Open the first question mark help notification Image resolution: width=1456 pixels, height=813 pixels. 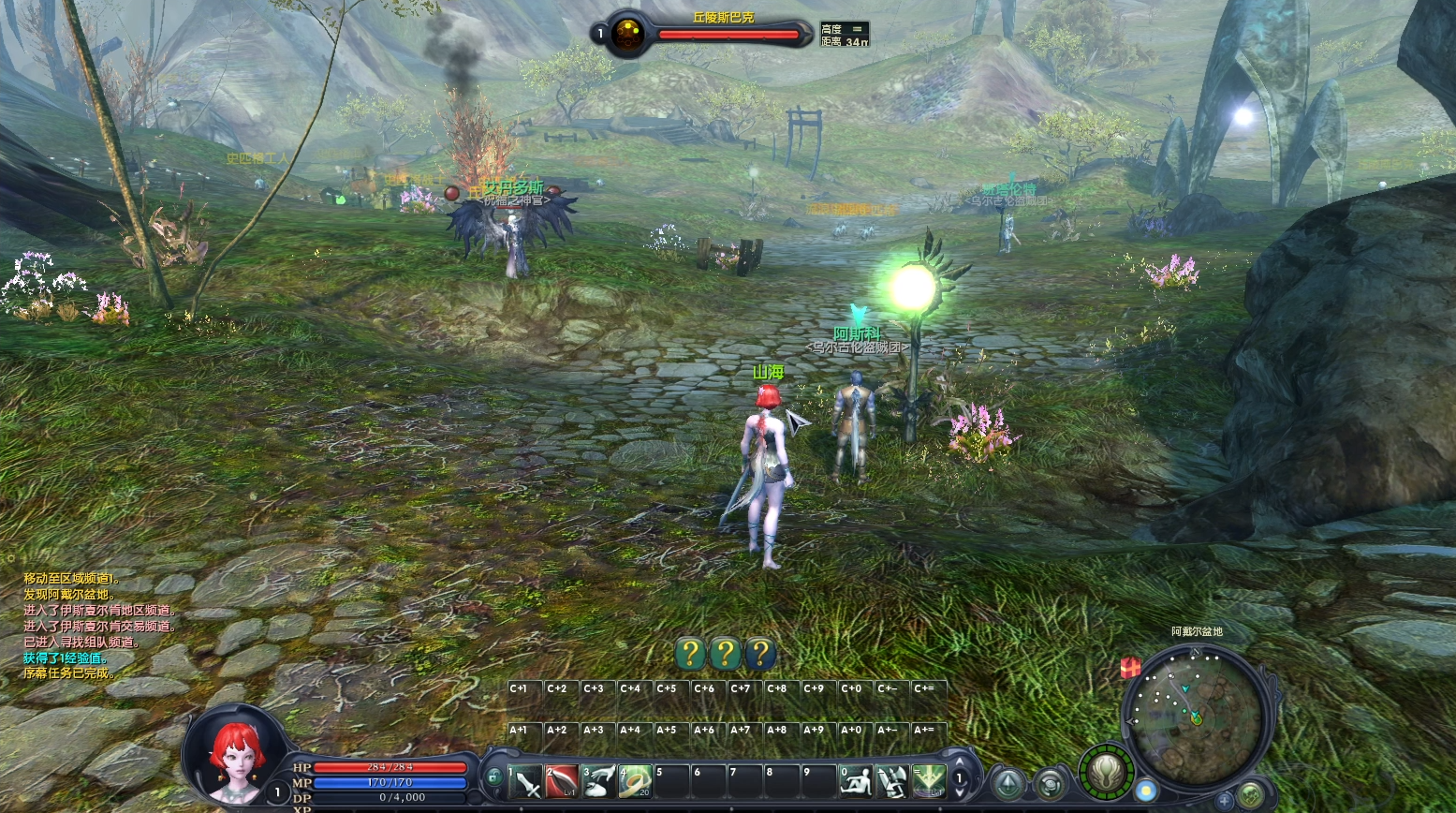tap(689, 653)
